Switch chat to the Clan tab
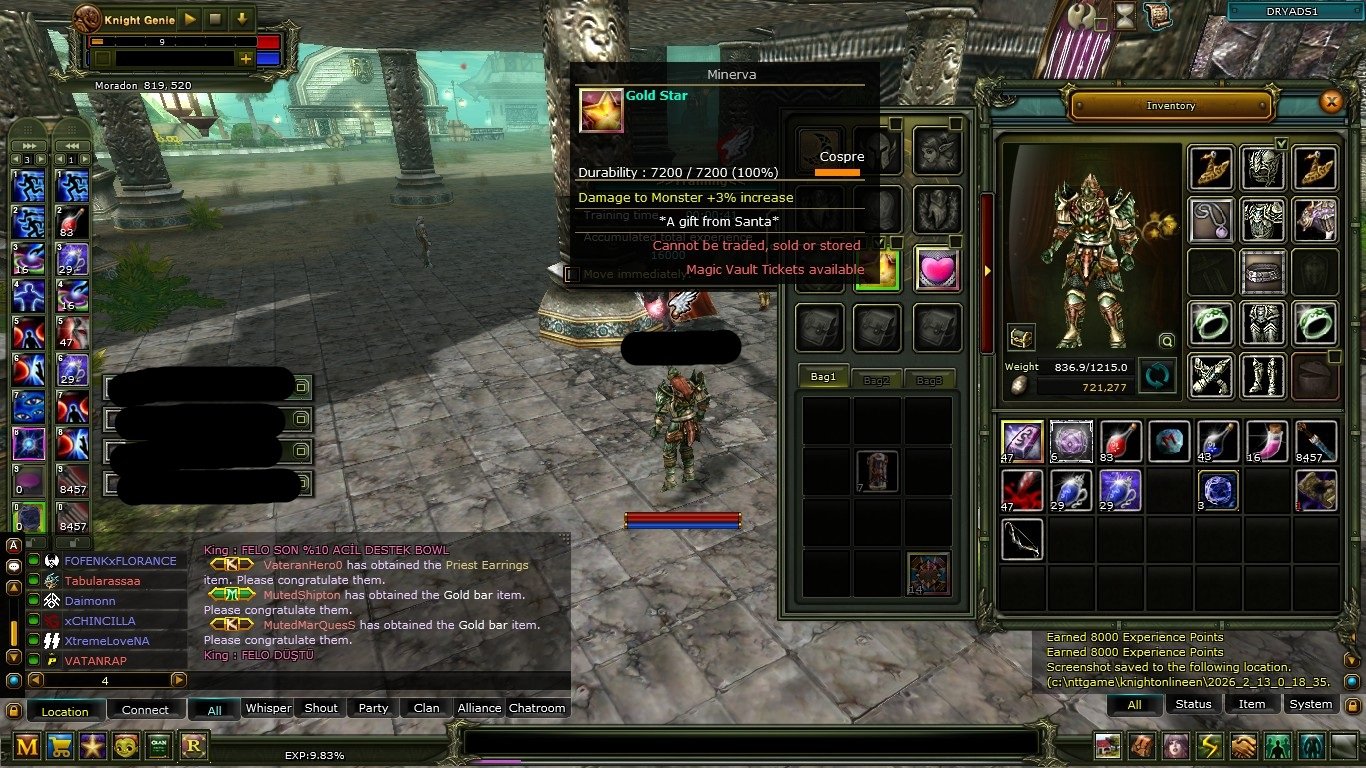 pos(426,708)
